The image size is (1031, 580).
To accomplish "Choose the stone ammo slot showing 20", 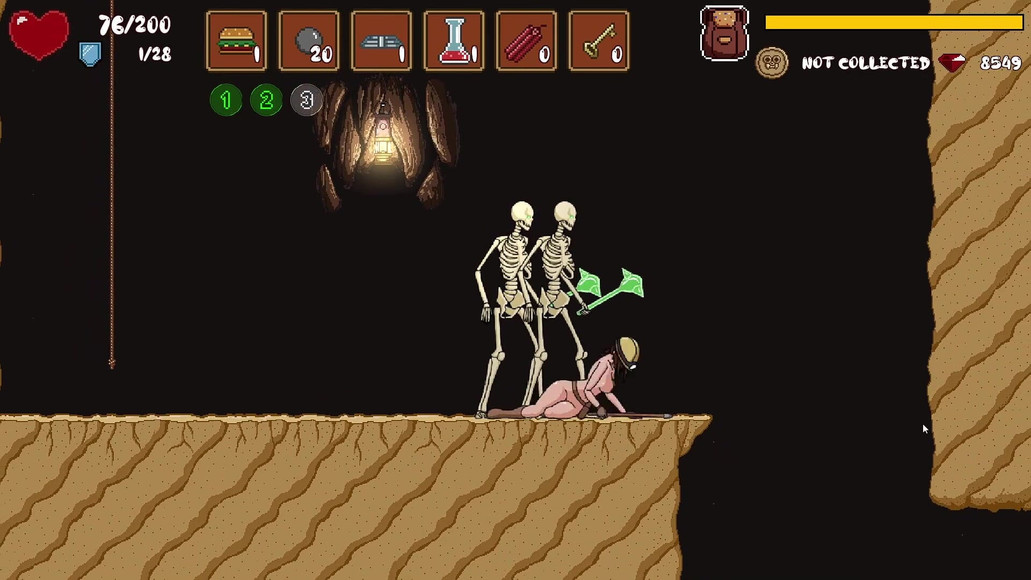I will tap(309, 41).
